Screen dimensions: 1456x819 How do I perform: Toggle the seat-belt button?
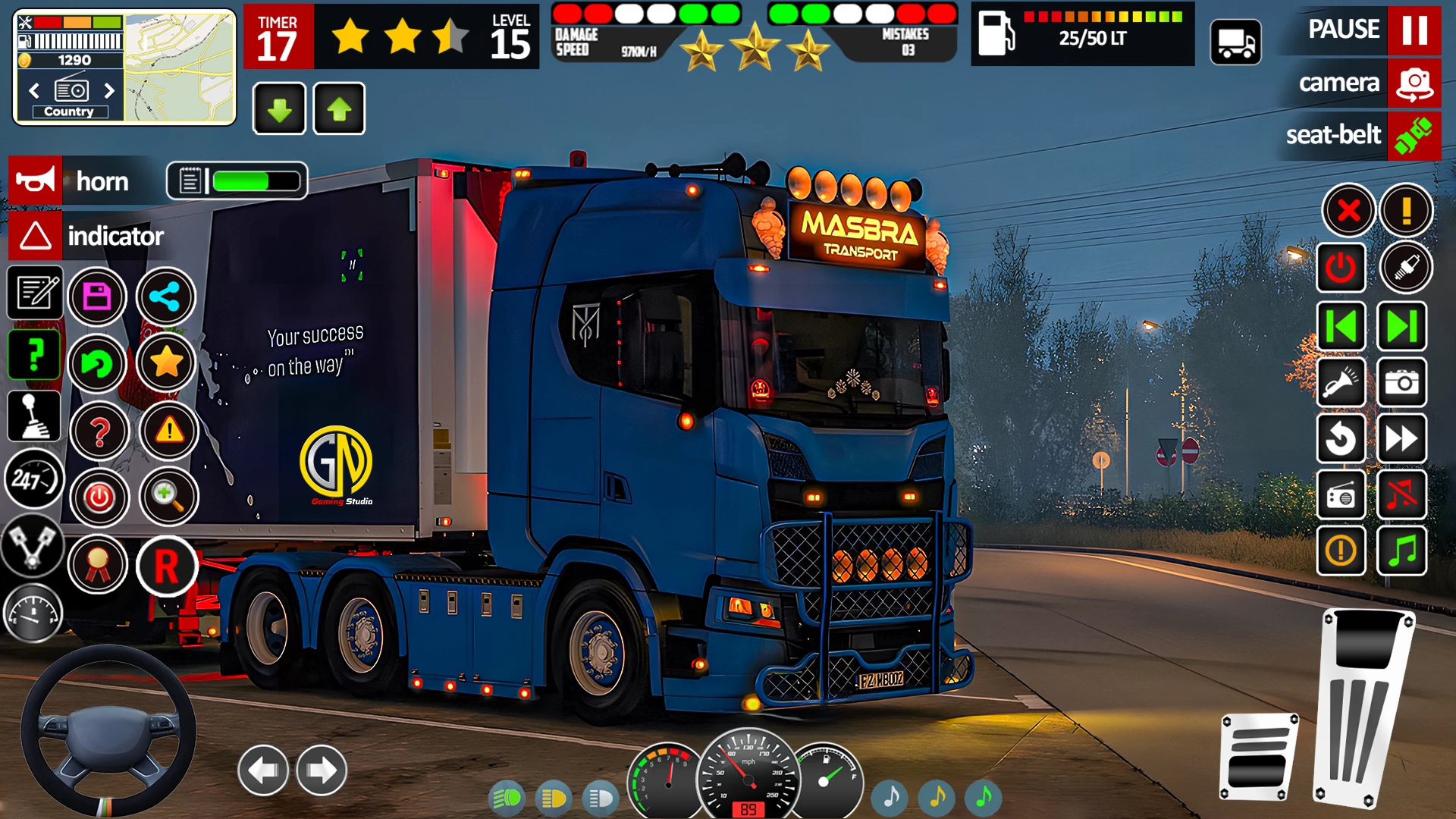pos(1414,136)
